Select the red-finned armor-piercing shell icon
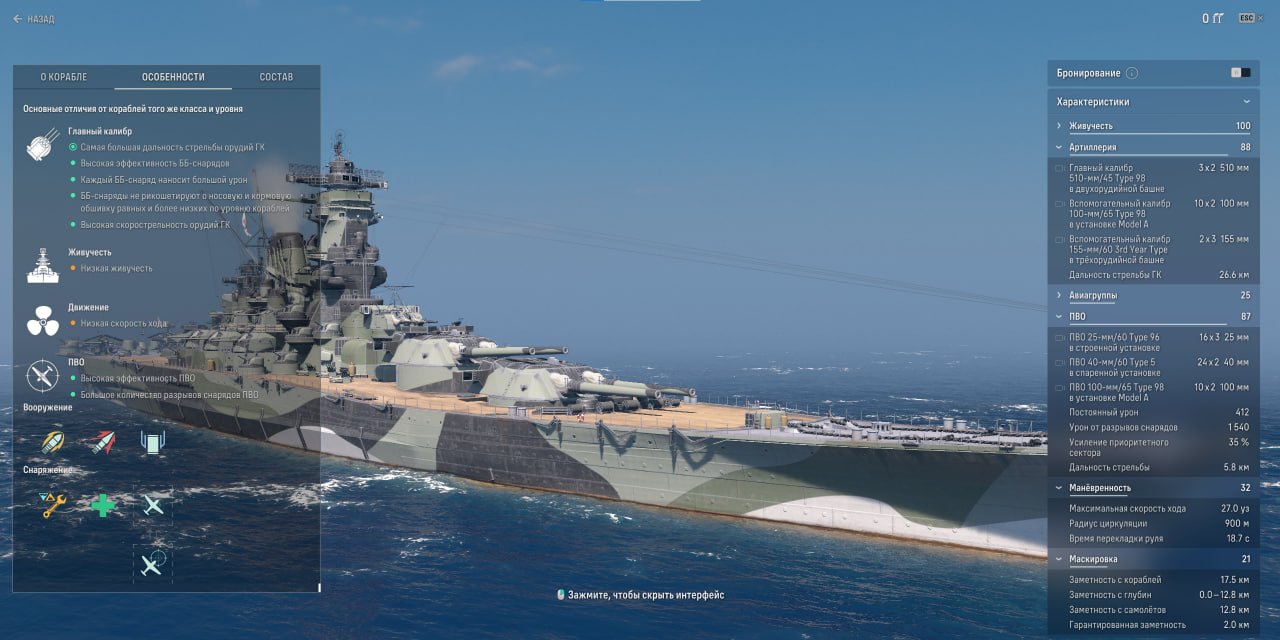The image size is (1280, 640). [103, 442]
